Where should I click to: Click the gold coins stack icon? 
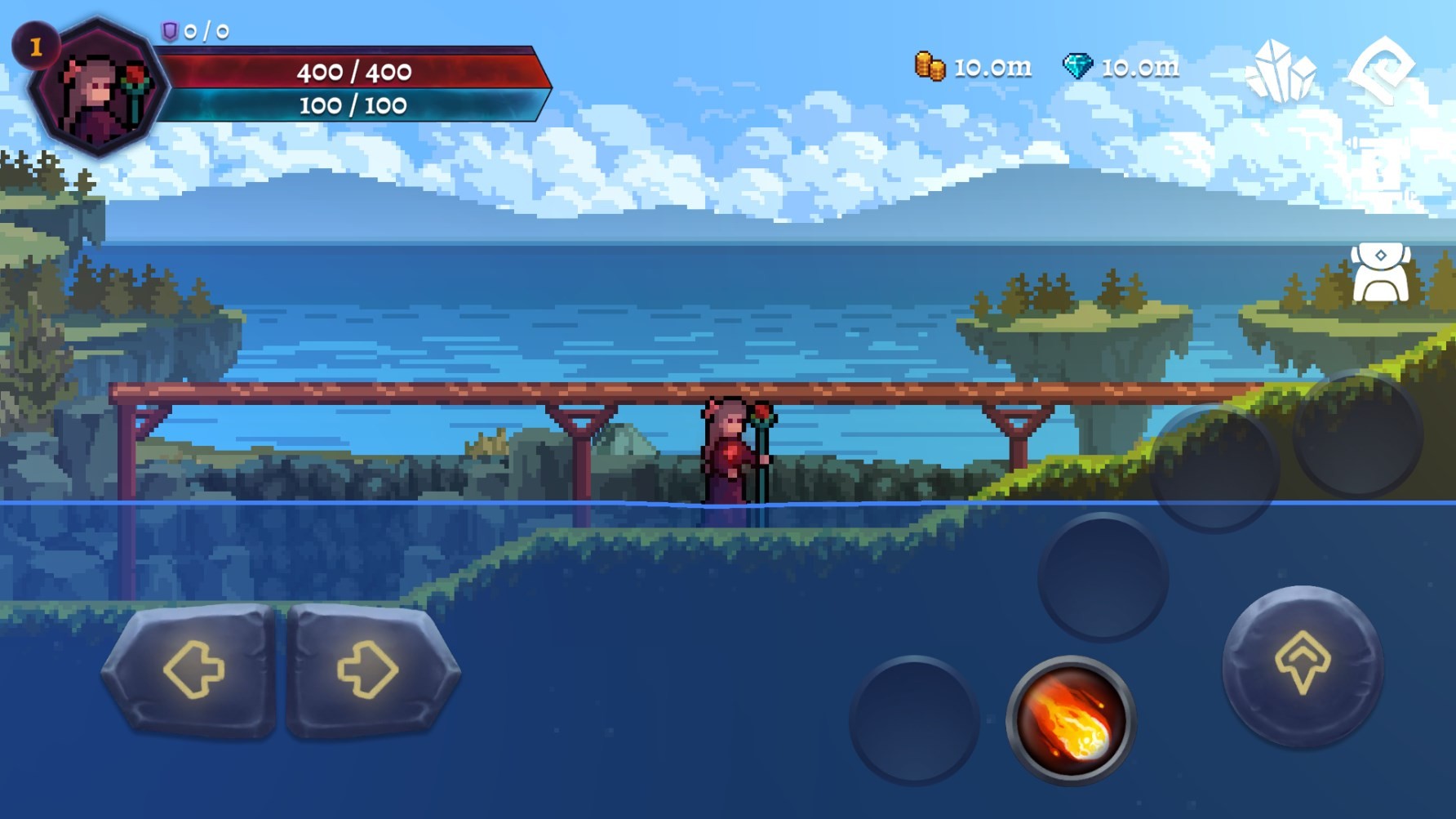(930, 66)
